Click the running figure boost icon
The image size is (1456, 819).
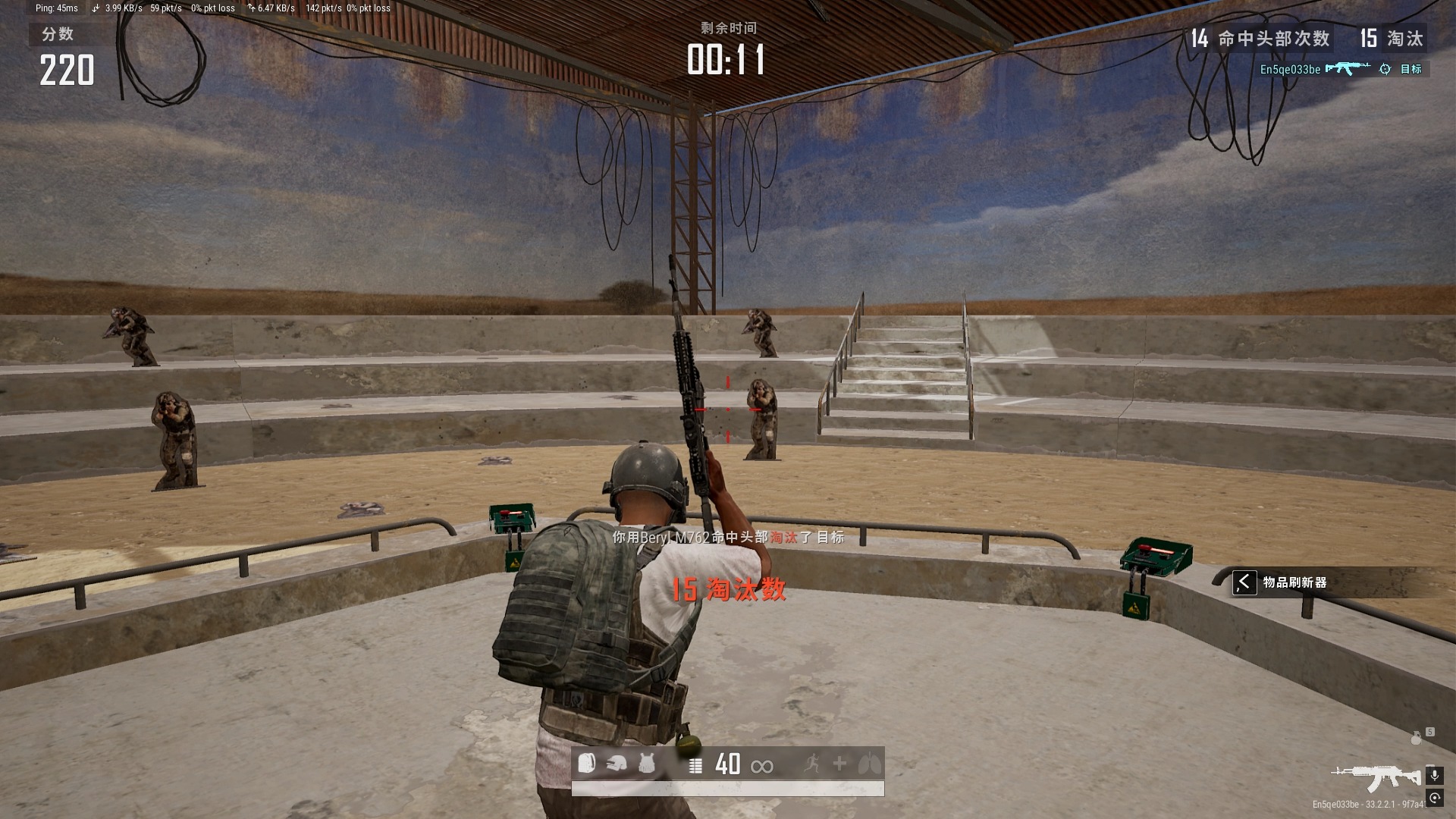pyautogui.click(x=811, y=764)
